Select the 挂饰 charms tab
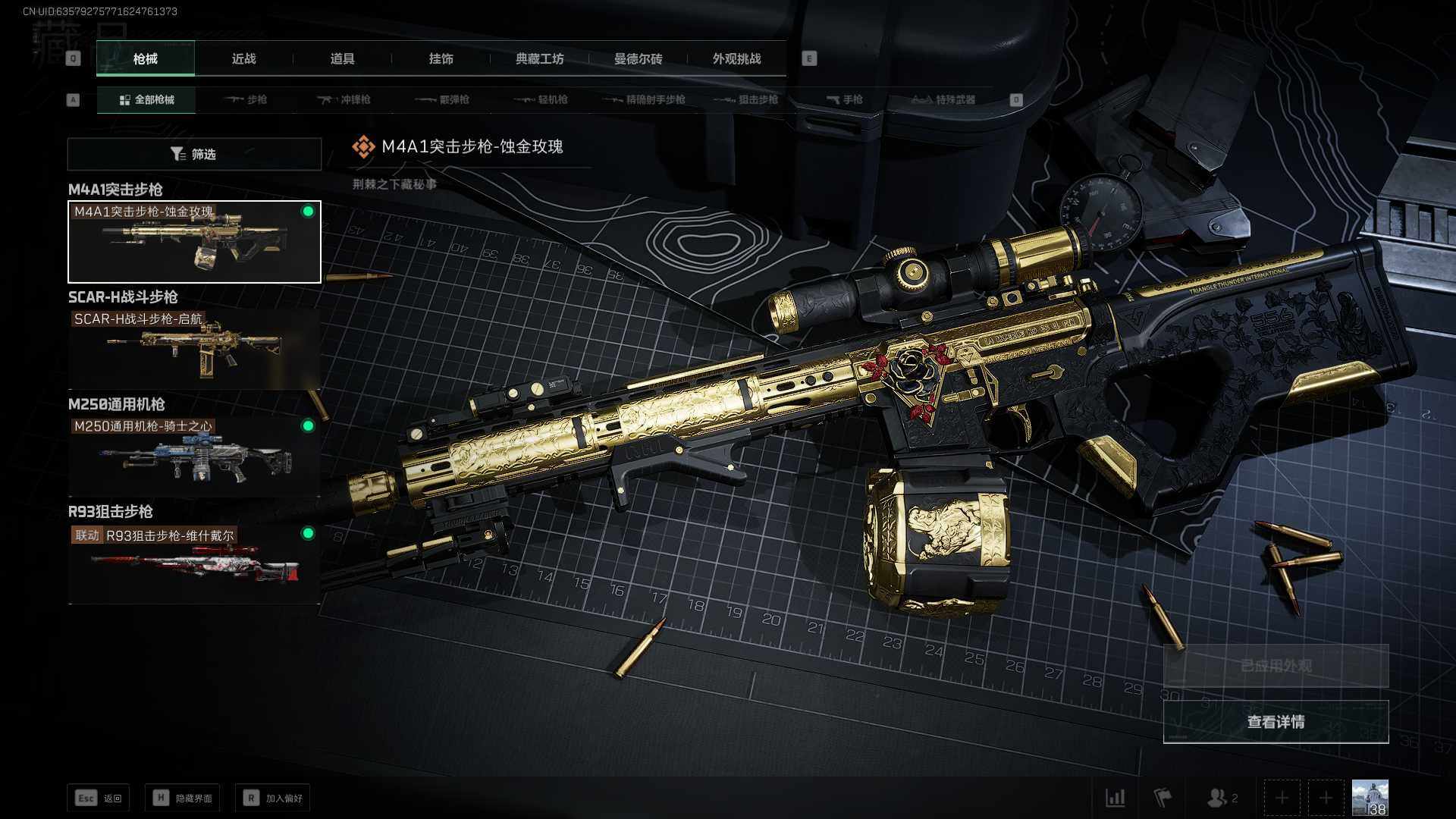Screen dimensions: 1456x819 tap(441, 58)
